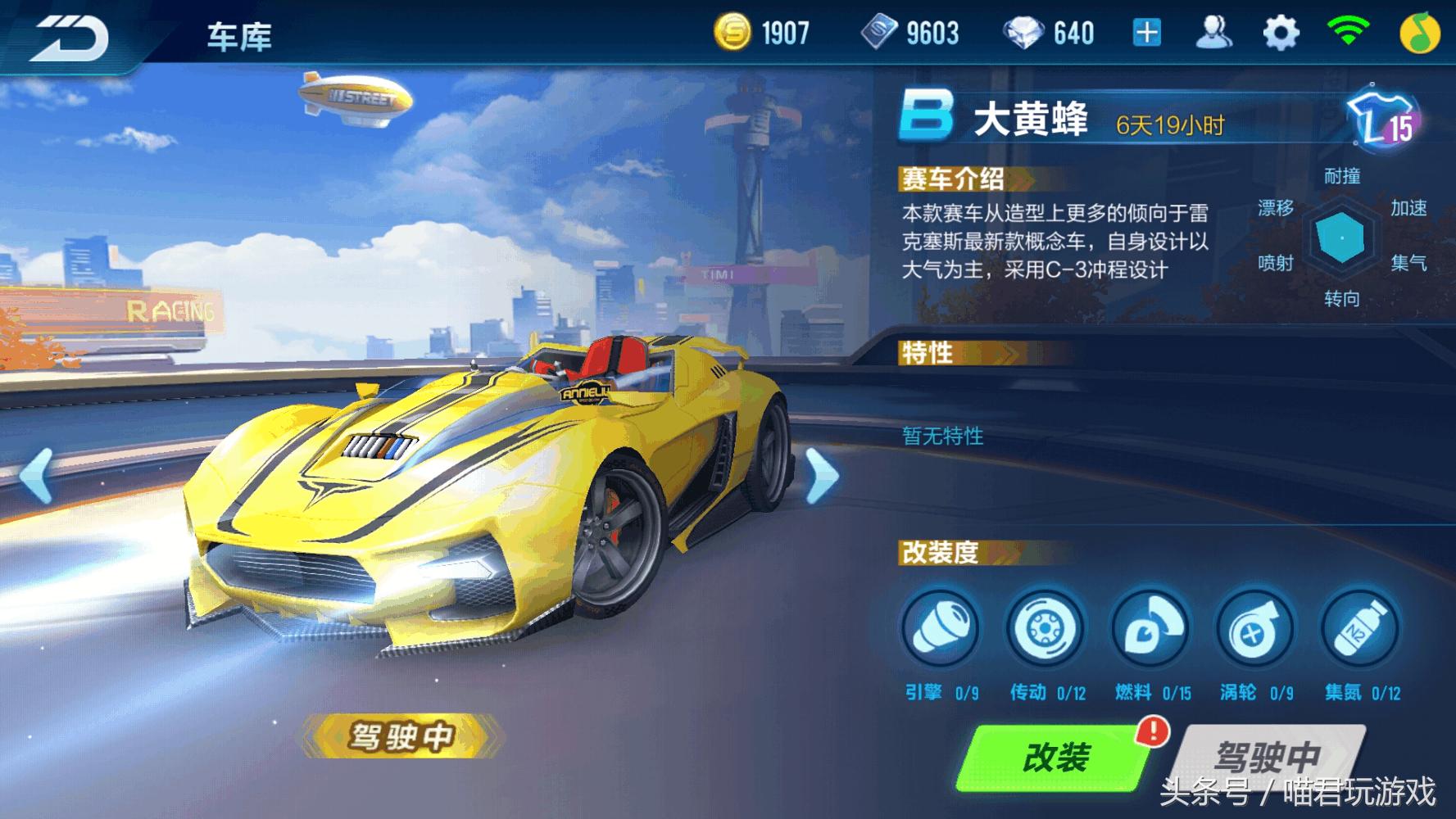Image resolution: width=1456 pixels, height=819 pixels.
Task: Open the 集氮 nitrogen upgrade icon
Action: (x=1360, y=628)
